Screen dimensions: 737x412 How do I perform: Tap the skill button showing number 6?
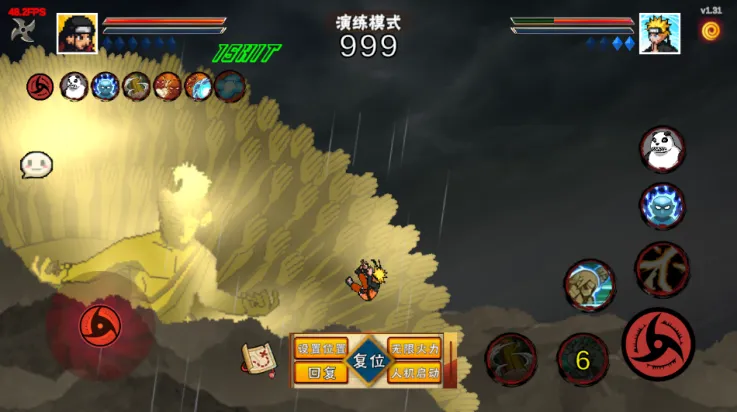582,360
